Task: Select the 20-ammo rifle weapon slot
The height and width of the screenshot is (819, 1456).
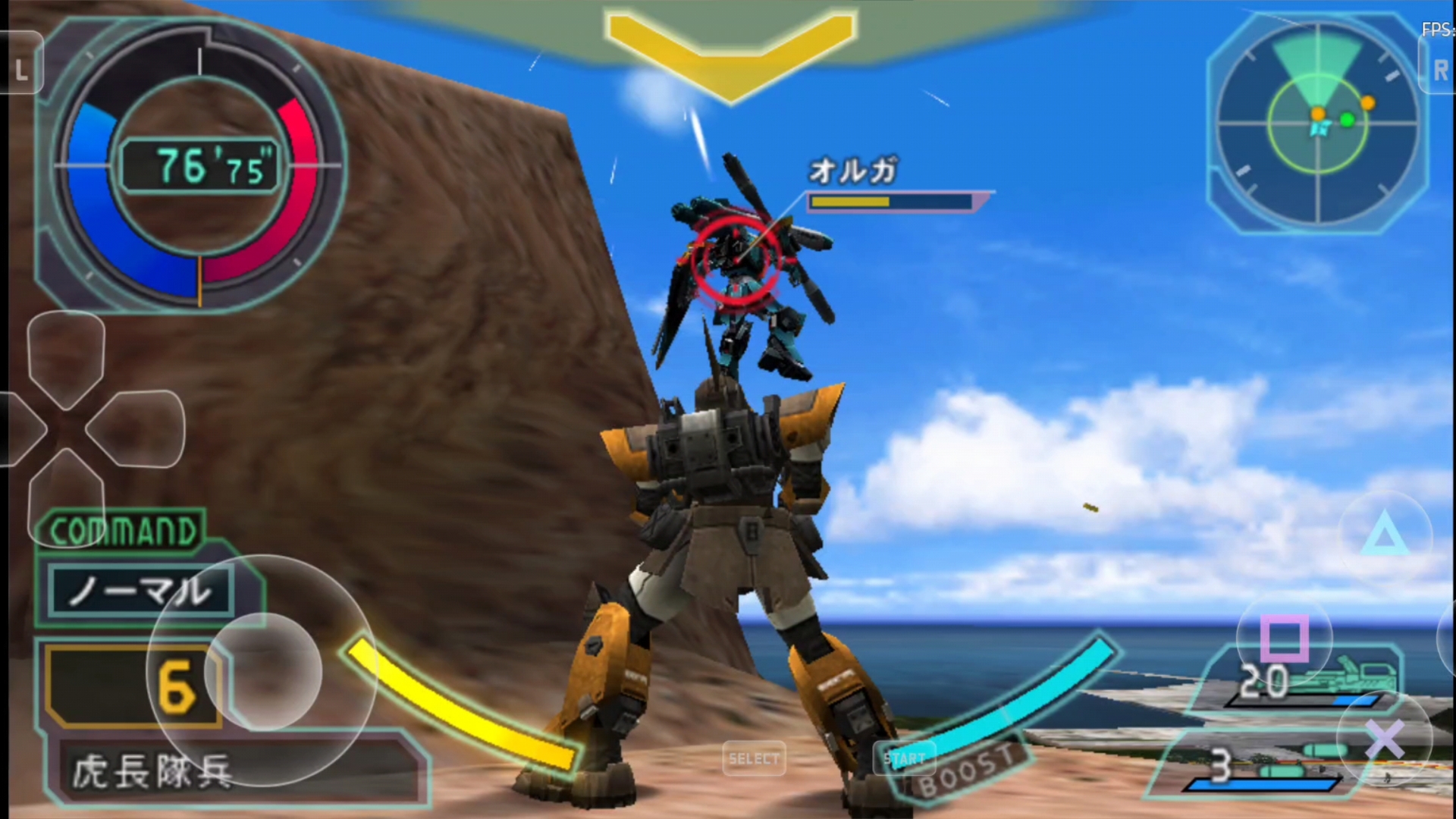Action: tap(1312, 679)
